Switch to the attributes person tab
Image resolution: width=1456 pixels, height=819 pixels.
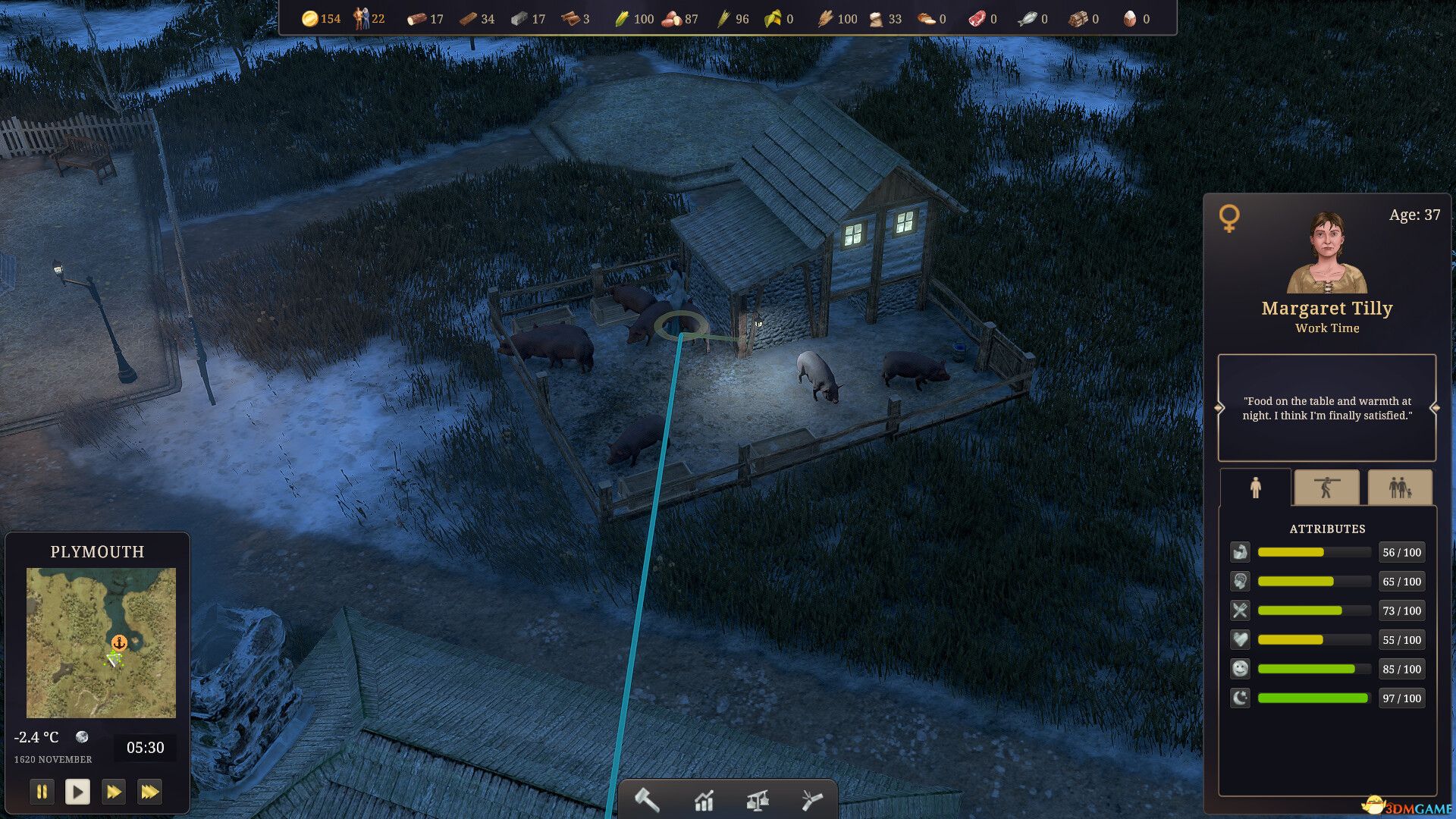tap(1255, 488)
